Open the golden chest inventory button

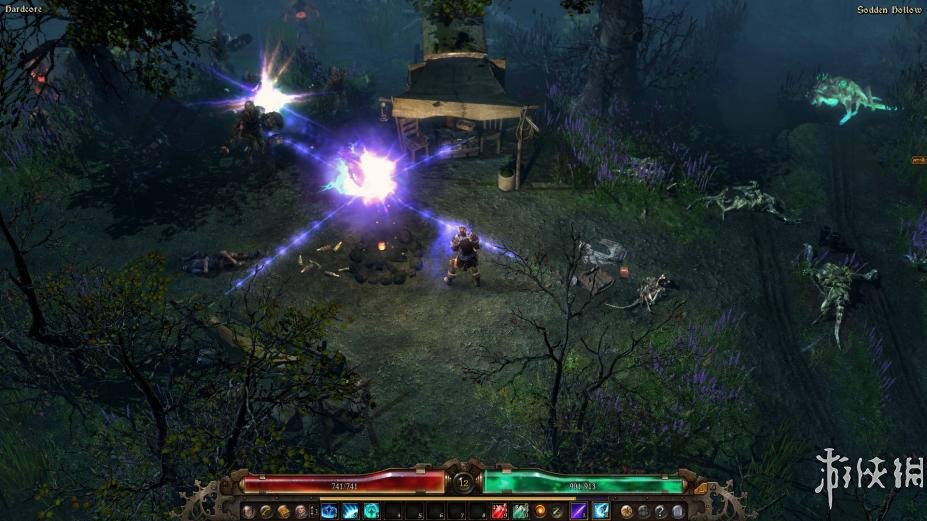tap(283, 511)
